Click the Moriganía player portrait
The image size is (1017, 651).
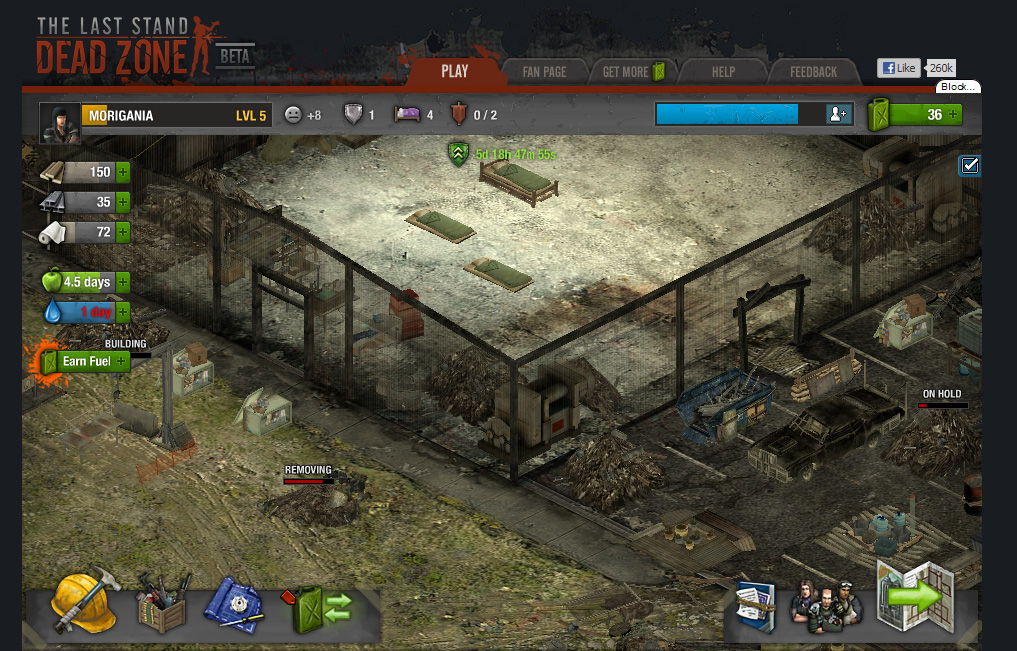point(59,122)
